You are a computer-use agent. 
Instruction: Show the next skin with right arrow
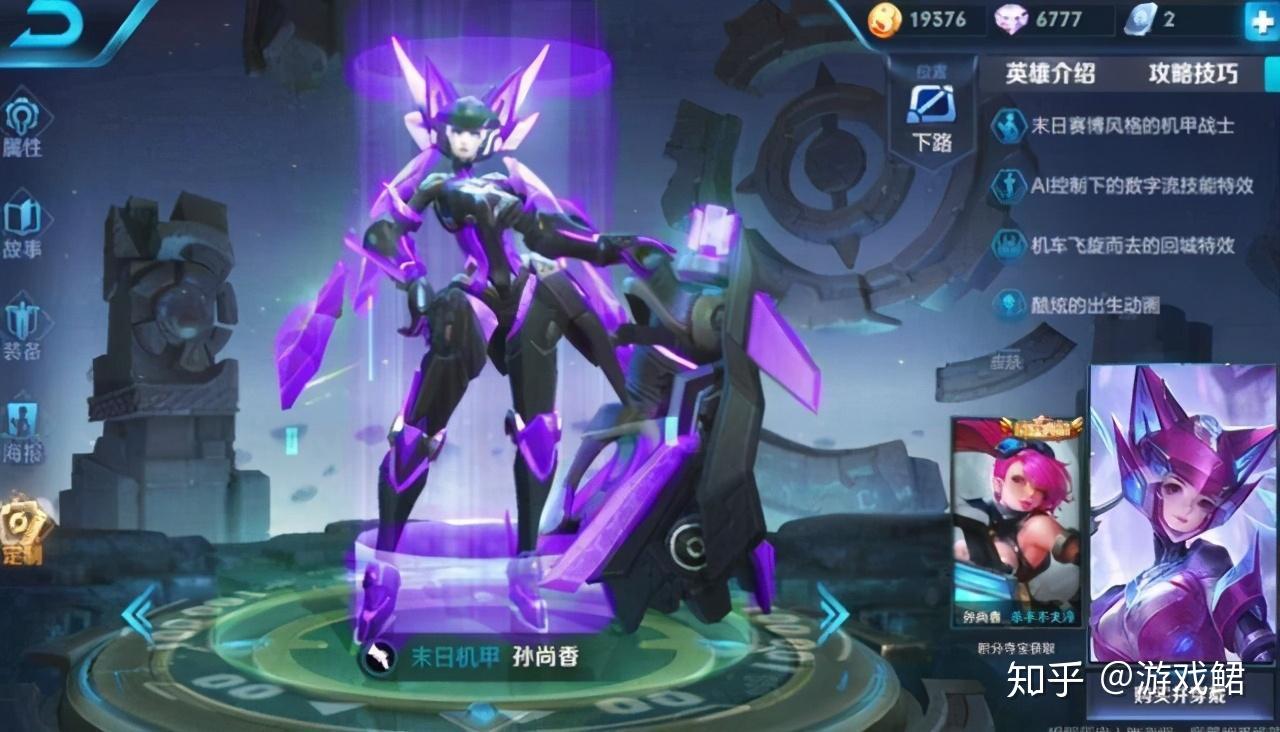(832, 612)
